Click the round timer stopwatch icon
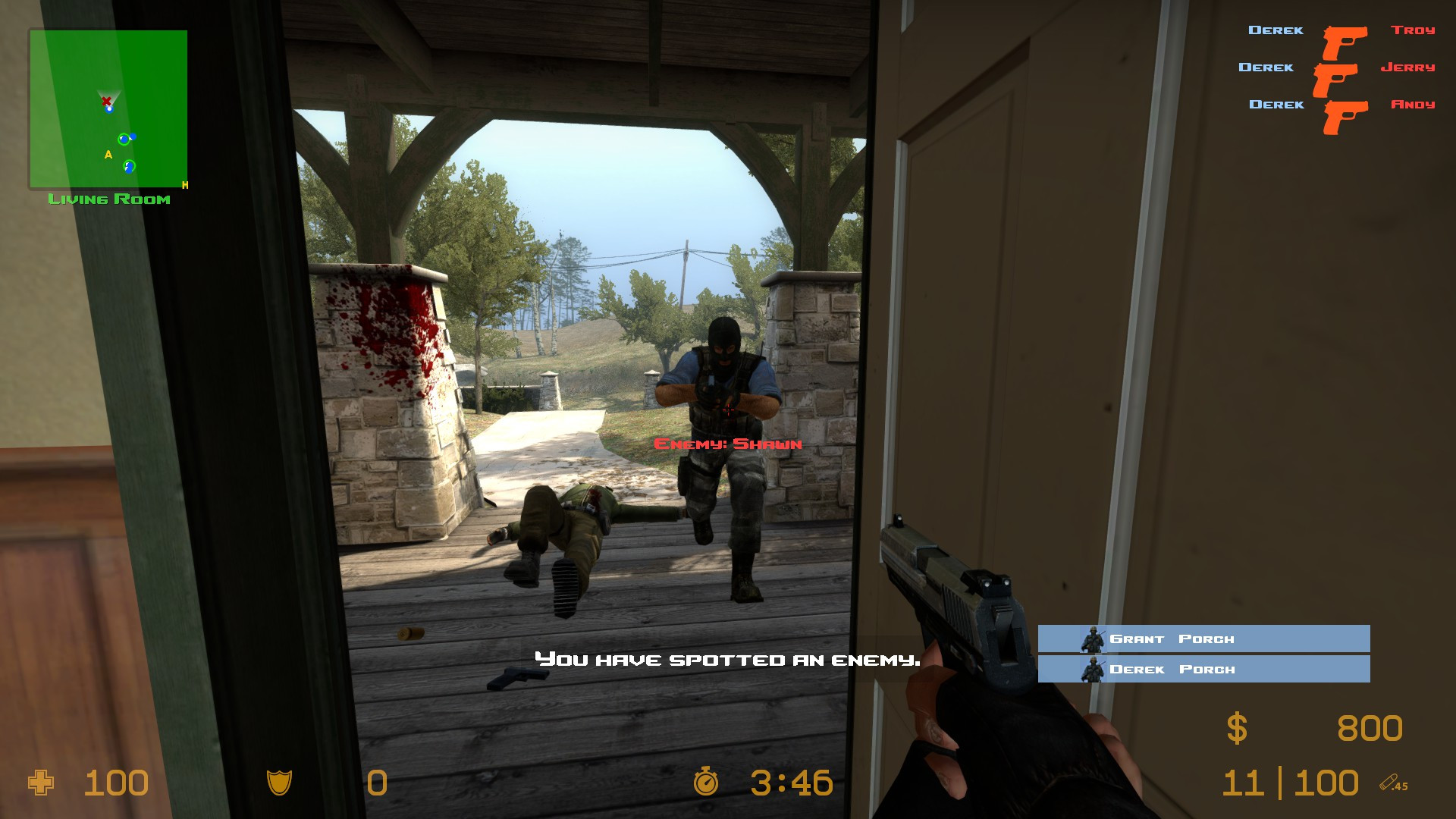1456x819 pixels. pos(706,783)
